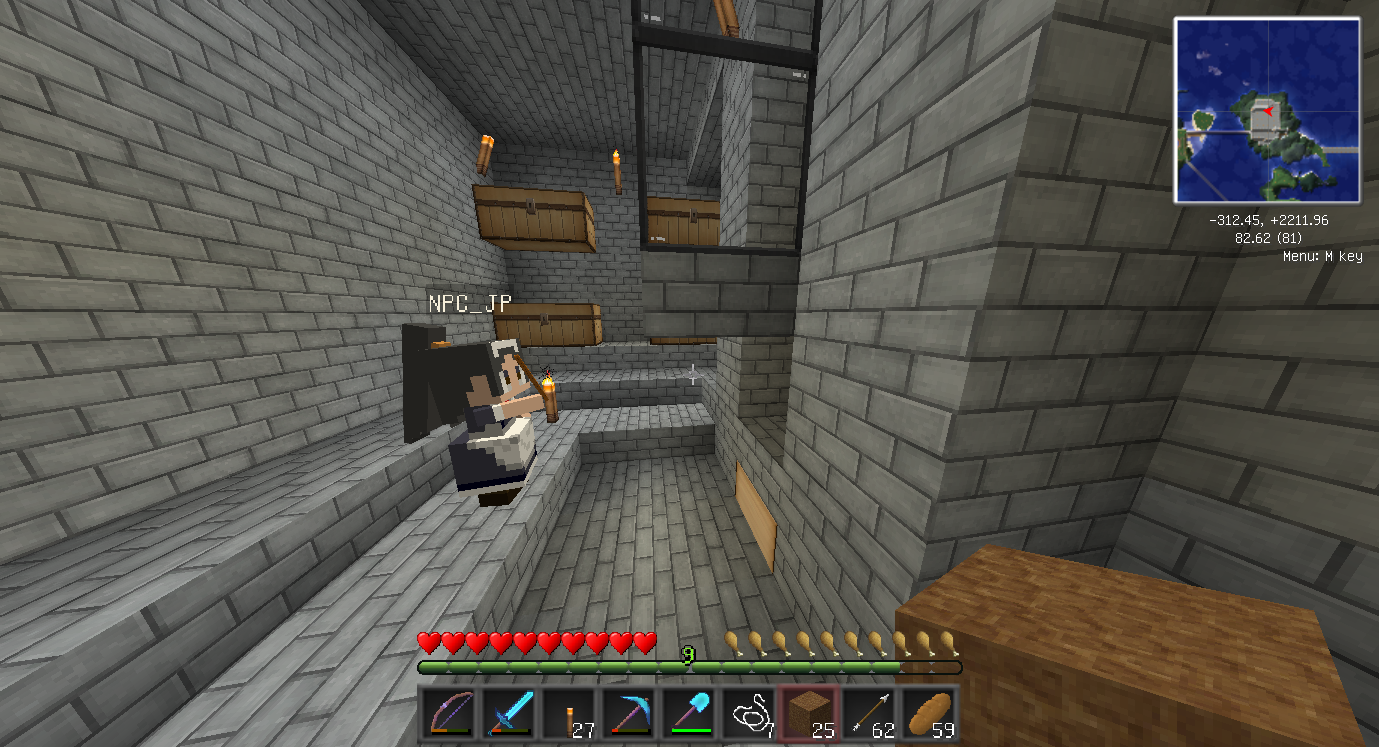This screenshot has height=747, width=1379.
Task: Select the bow in the hotbar
Action: pyautogui.click(x=448, y=714)
